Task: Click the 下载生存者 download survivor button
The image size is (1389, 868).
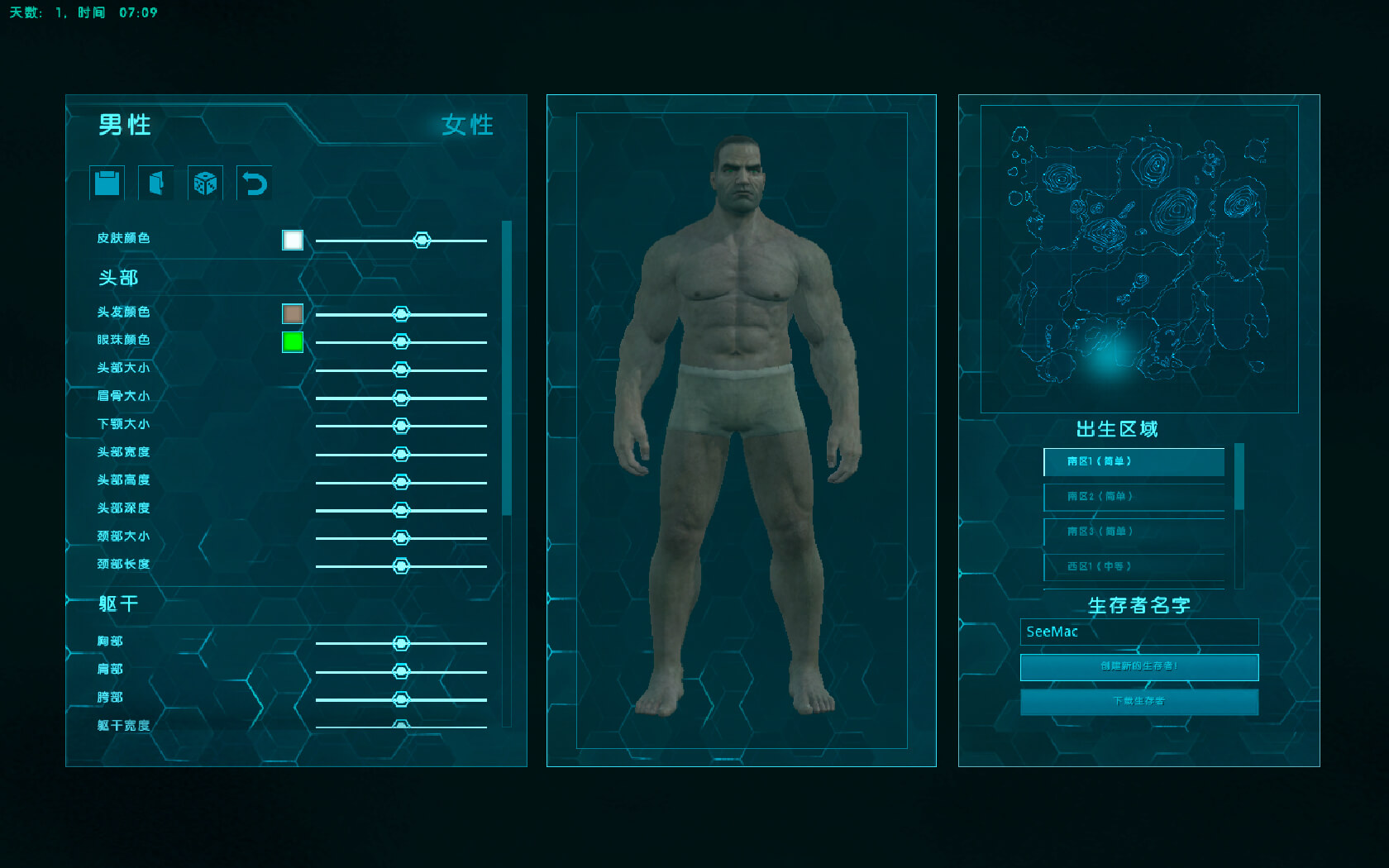Action: tap(1138, 702)
